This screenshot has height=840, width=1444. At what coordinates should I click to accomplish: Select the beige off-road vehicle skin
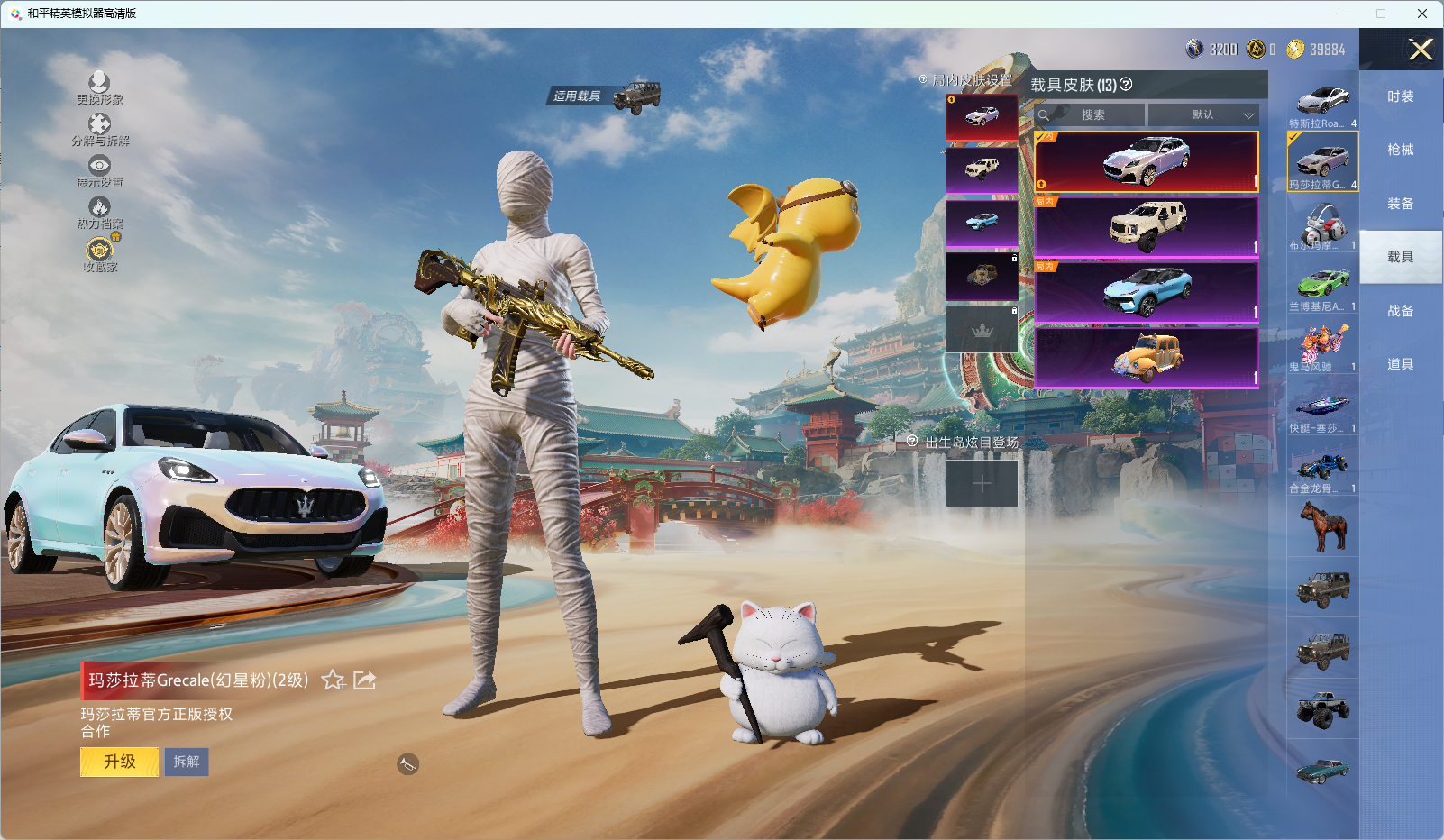click(x=1147, y=226)
